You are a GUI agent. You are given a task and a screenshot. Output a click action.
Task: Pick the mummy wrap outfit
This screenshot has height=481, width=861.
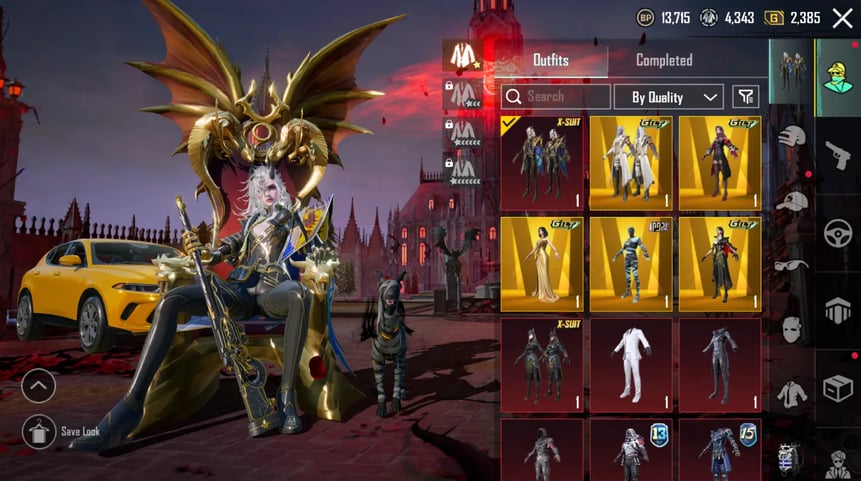click(x=630, y=264)
